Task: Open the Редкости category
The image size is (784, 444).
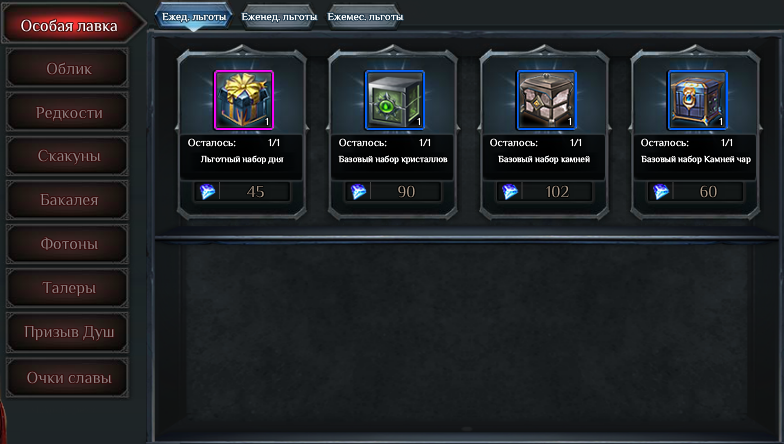Action: coord(68,113)
